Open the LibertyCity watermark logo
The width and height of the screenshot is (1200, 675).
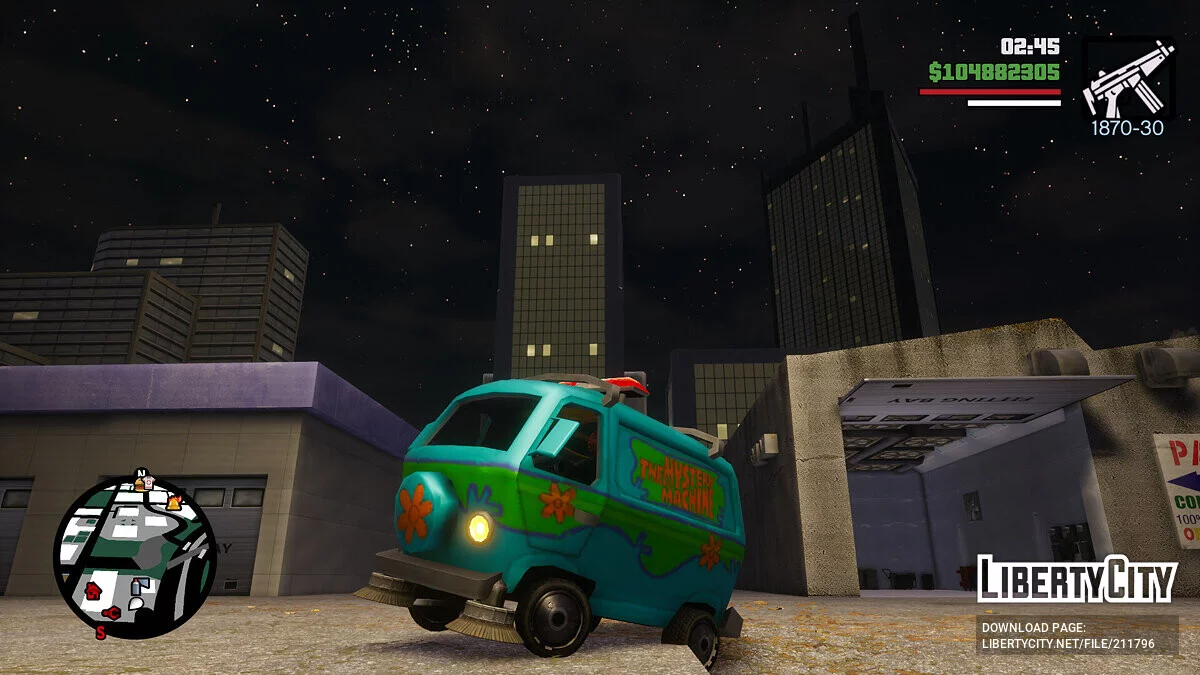coord(1076,579)
